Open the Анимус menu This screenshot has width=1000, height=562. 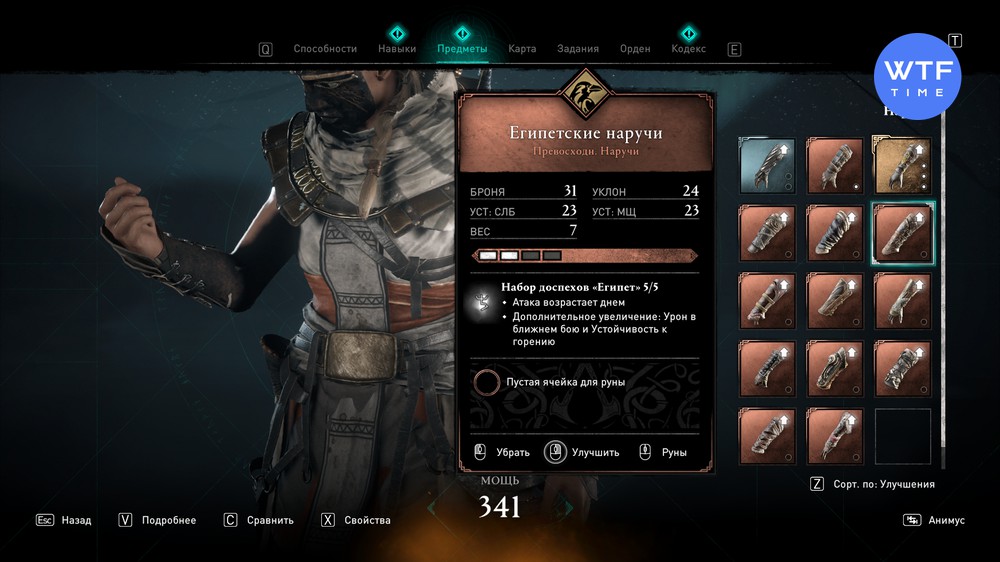point(935,520)
